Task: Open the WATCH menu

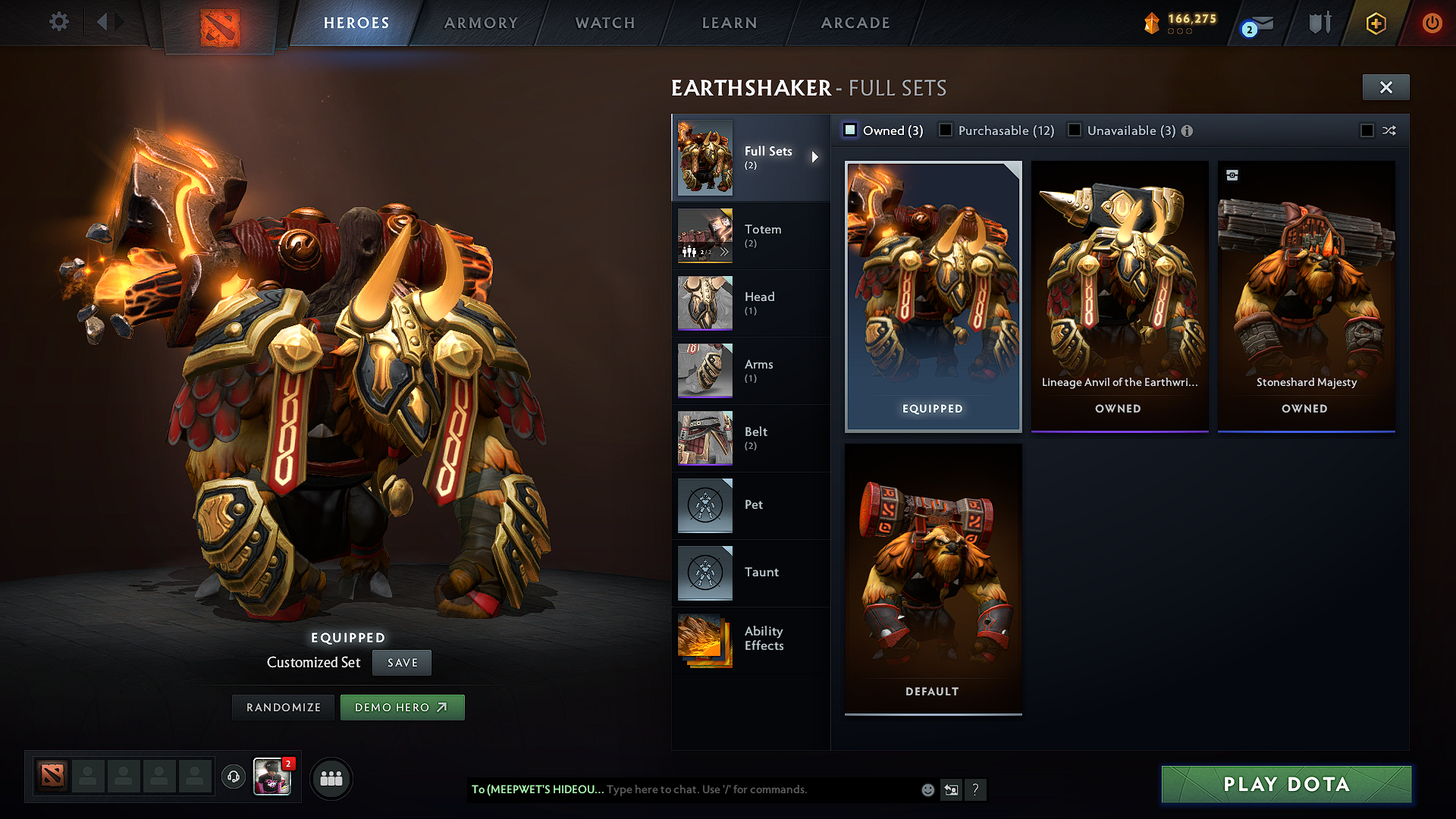Action: (x=604, y=23)
